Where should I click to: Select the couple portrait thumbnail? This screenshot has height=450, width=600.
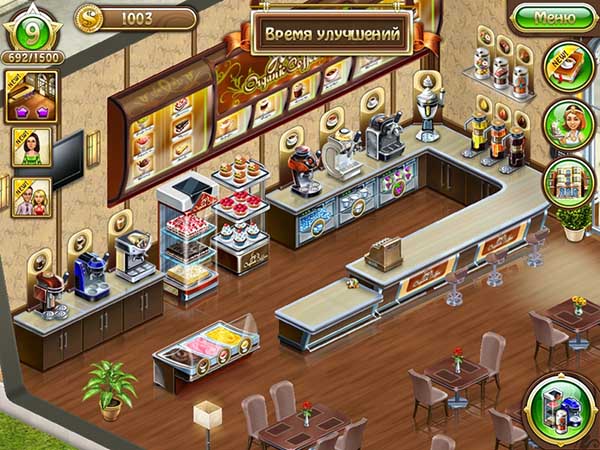click(x=31, y=197)
